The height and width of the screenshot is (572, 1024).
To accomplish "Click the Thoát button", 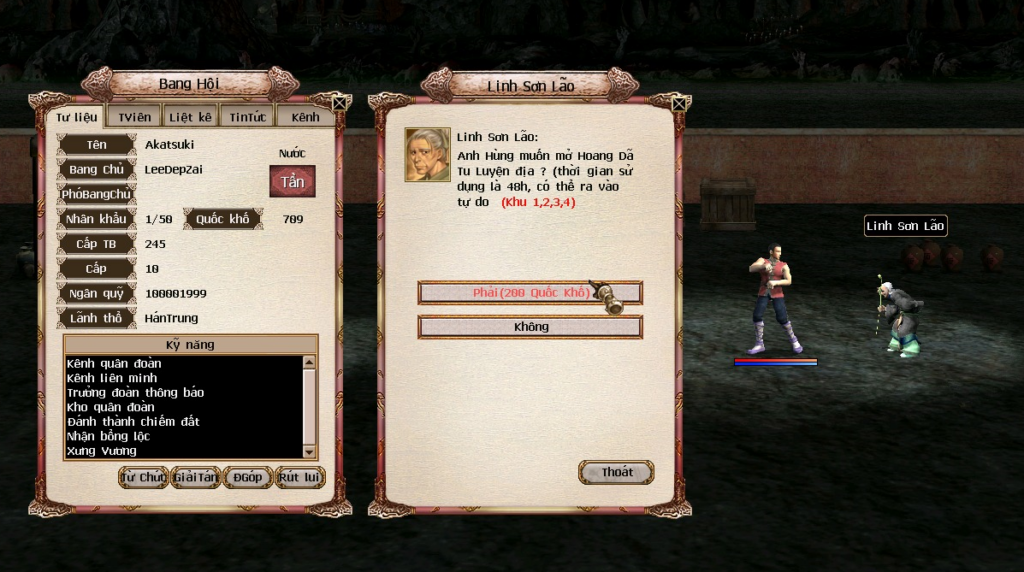I will click(x=616, y=473).
